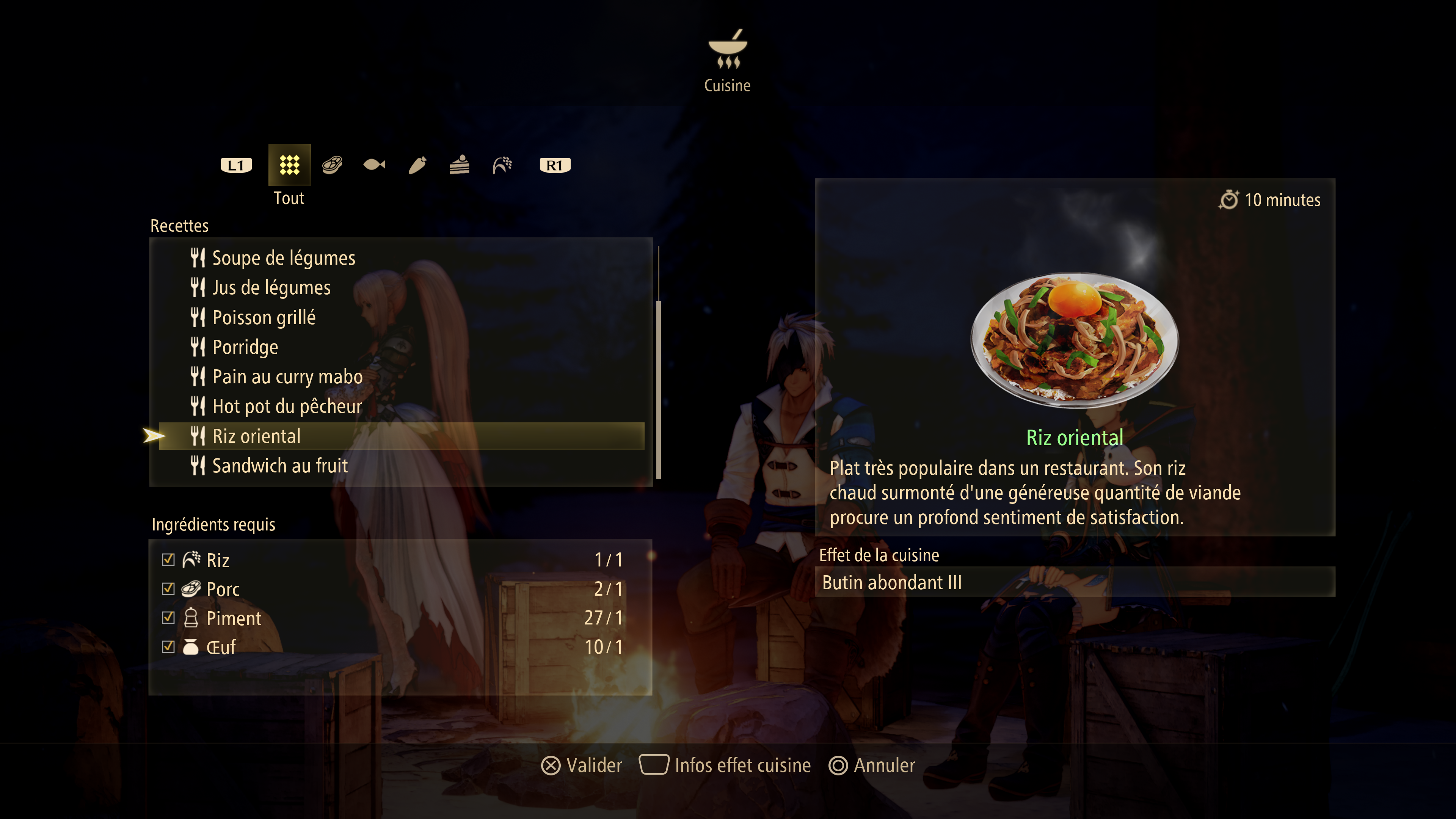The height and width of the screenshot is (819, 1456).
Task: Open the cake dessert category tab
Action: coord(460,165)
